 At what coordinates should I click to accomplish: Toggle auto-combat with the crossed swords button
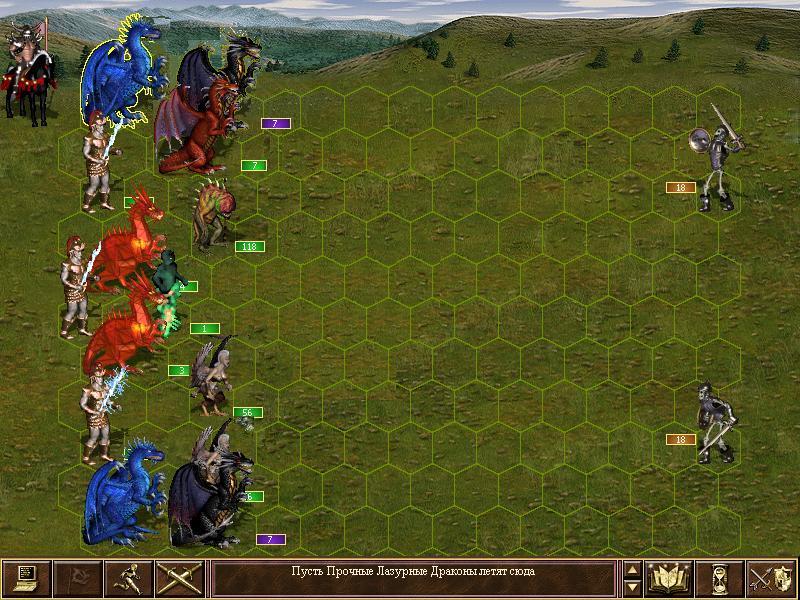(x=179, y=578)
